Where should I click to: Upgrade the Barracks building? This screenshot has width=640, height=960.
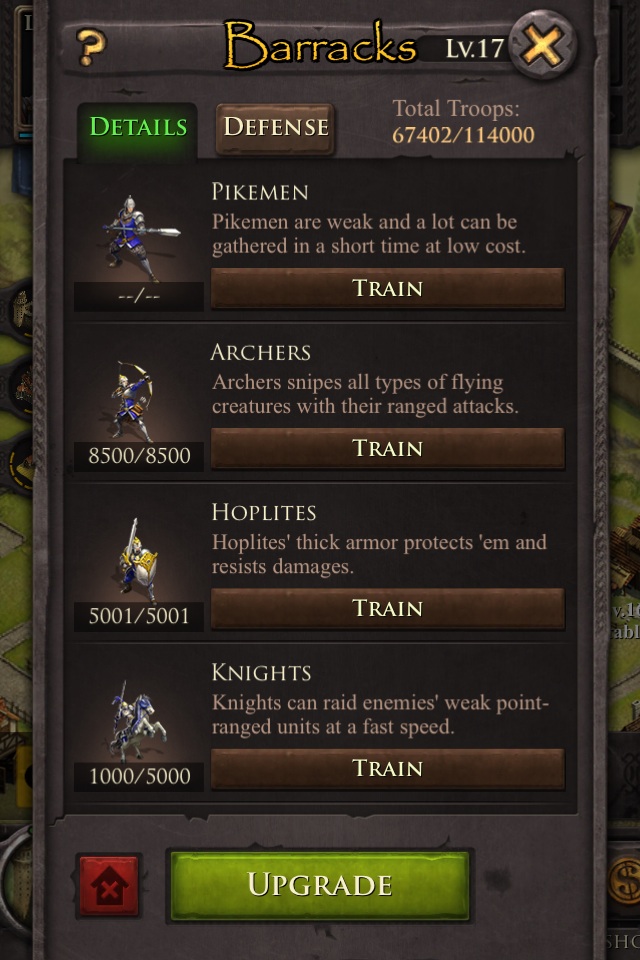click(318, 885)
